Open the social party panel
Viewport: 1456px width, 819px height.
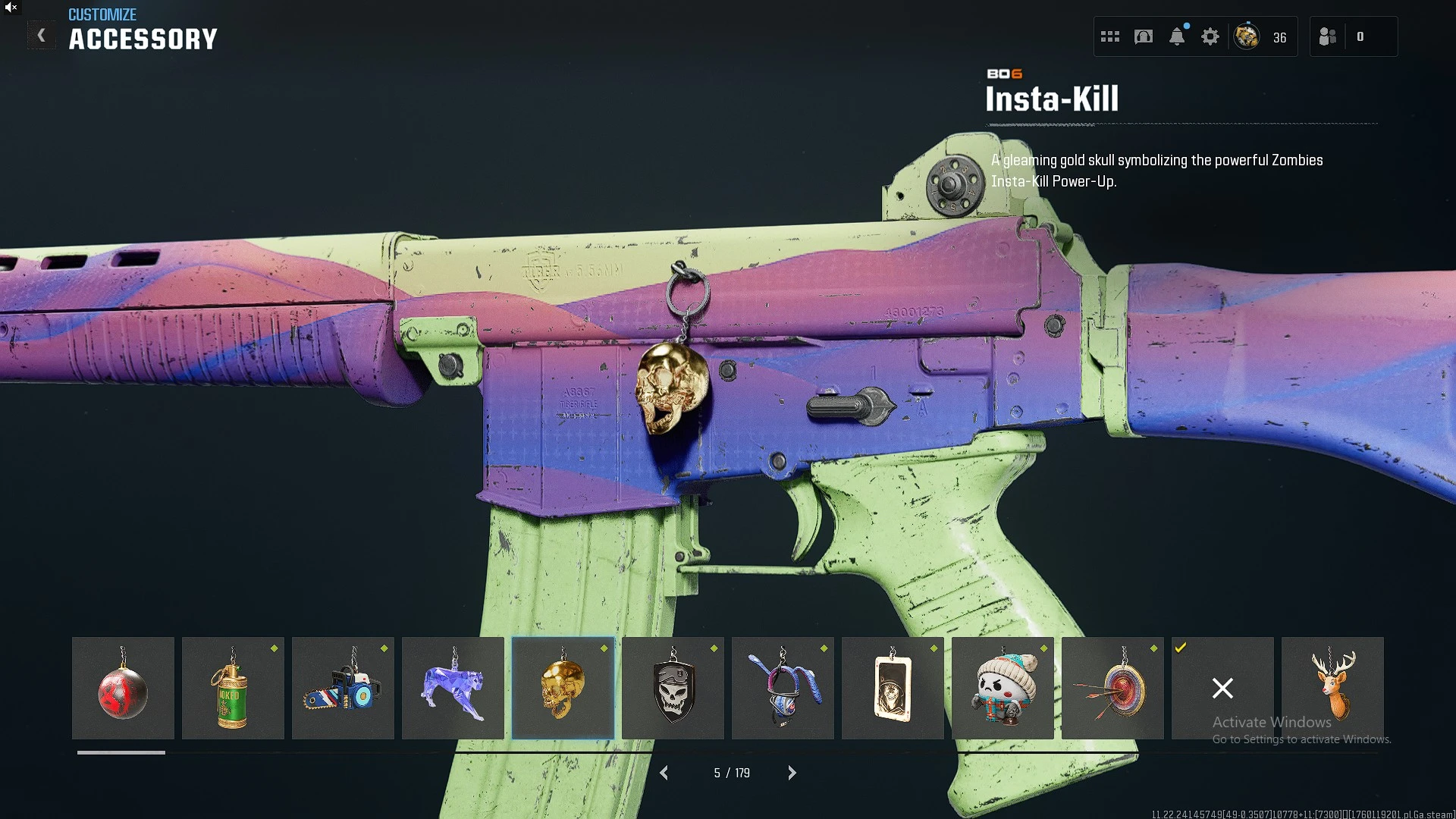pos(1328,36)
